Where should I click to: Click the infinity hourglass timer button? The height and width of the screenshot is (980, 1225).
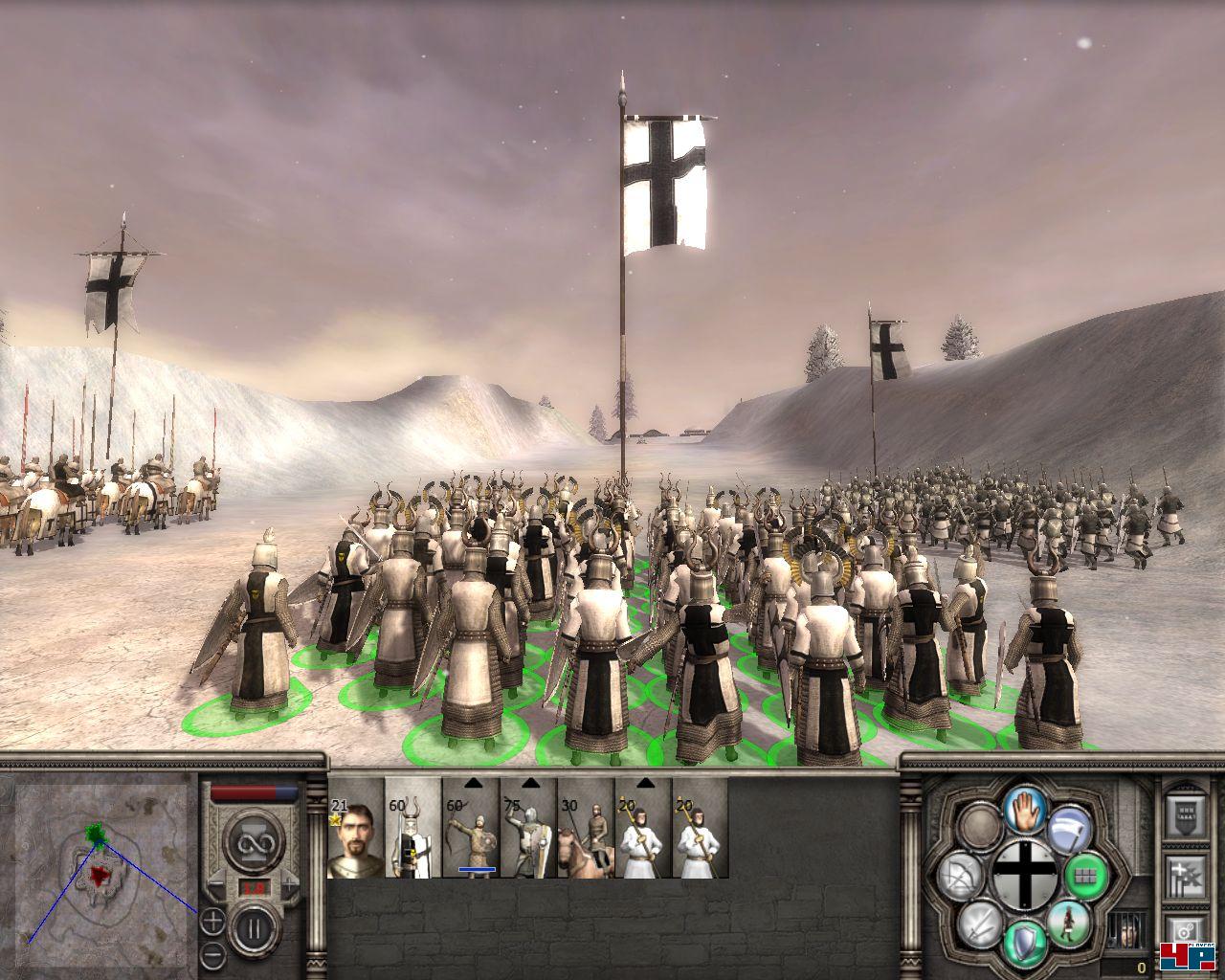(x=253, y=841)
